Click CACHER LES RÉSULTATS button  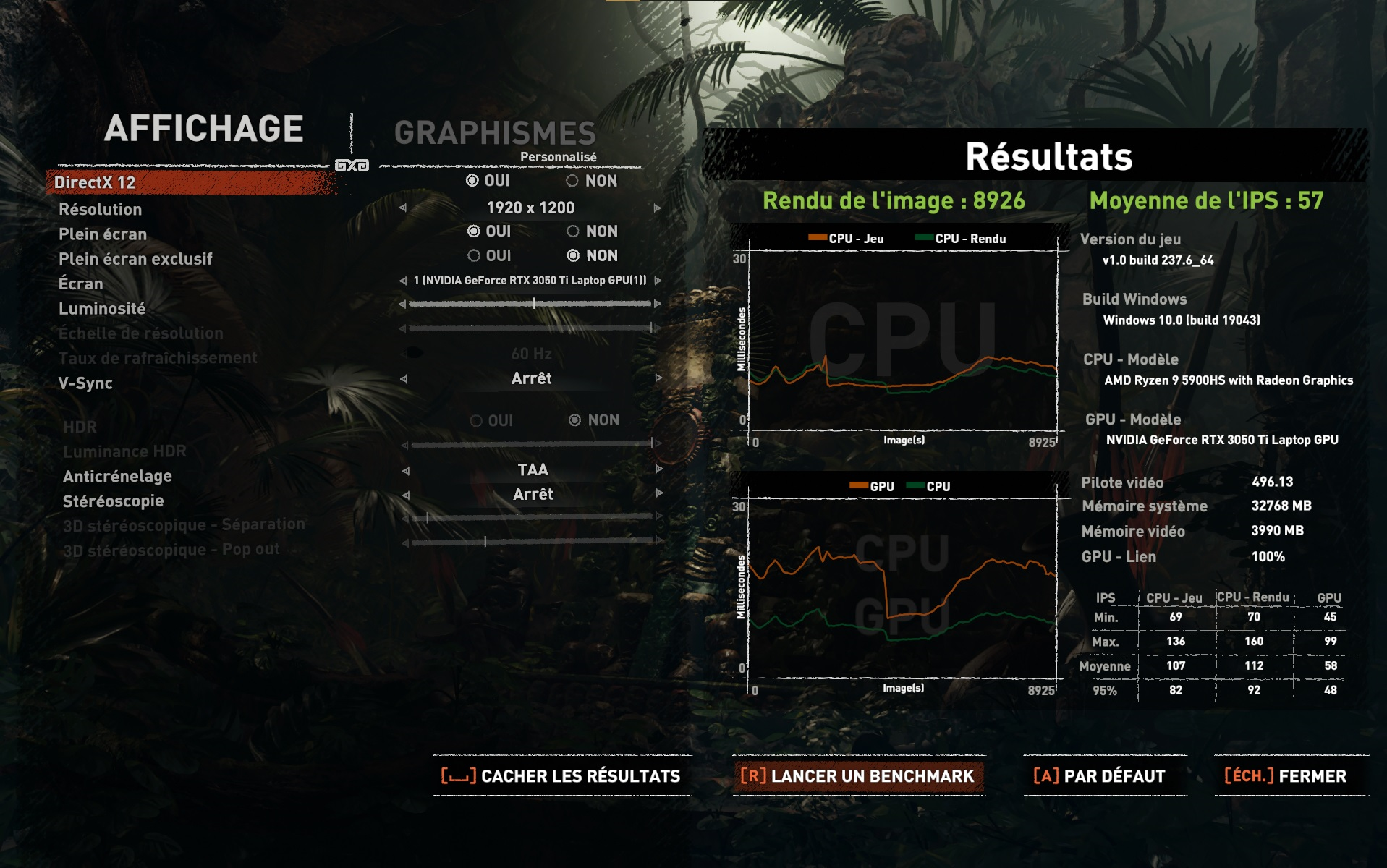(x=561, y=776)
